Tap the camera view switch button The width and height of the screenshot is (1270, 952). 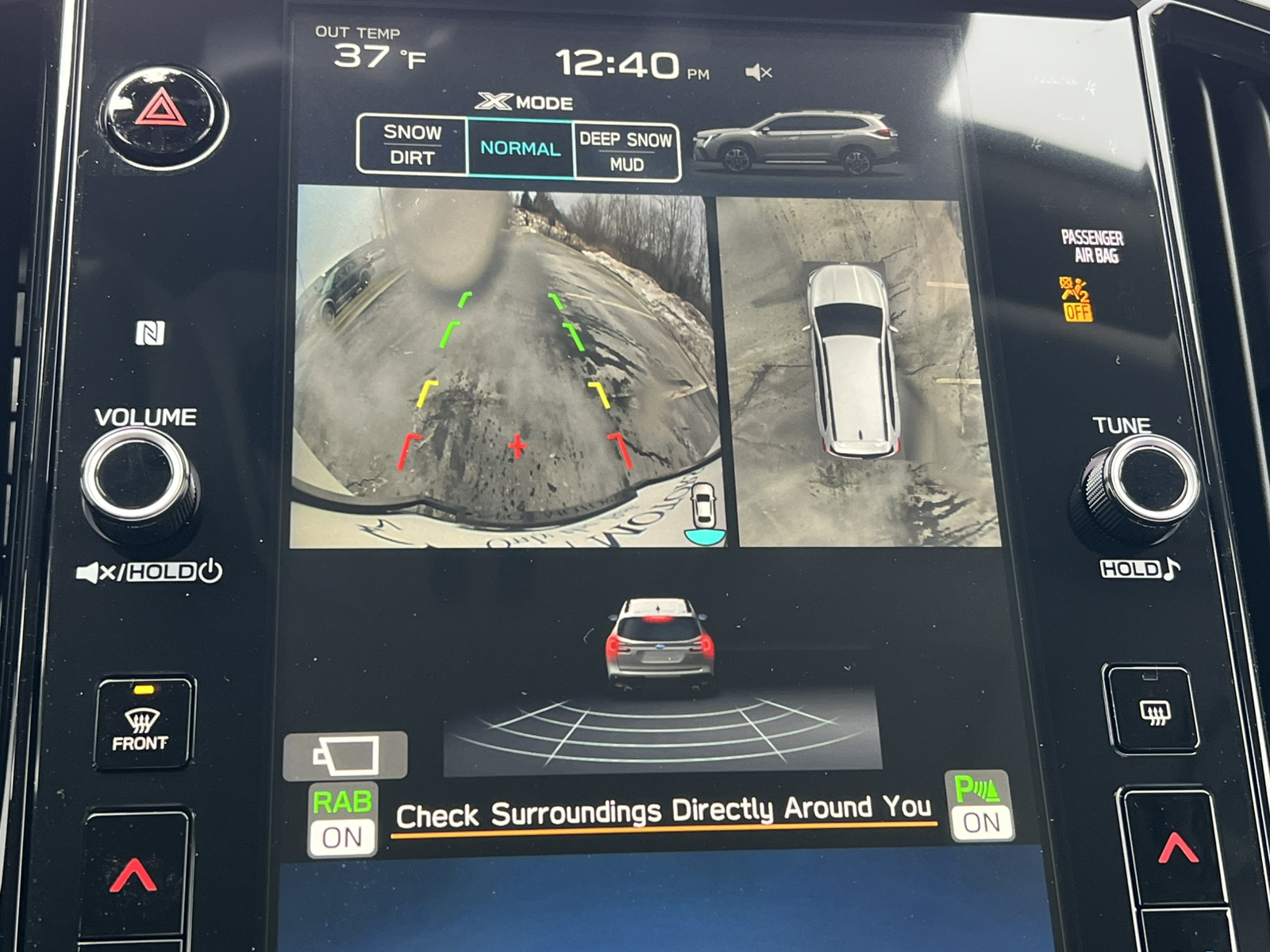(x=346, y=754)
